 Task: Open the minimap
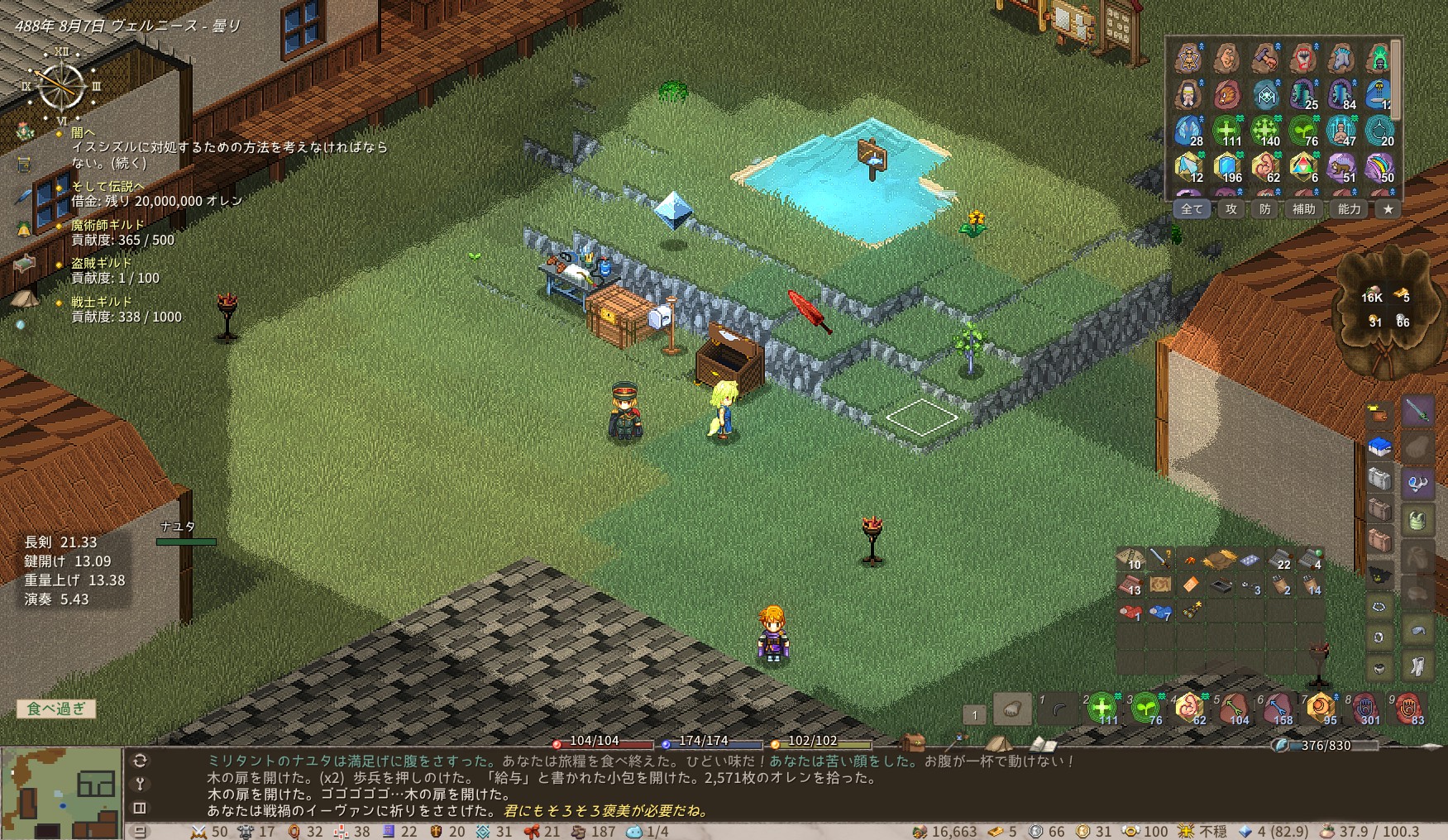[x=62, y=792]
